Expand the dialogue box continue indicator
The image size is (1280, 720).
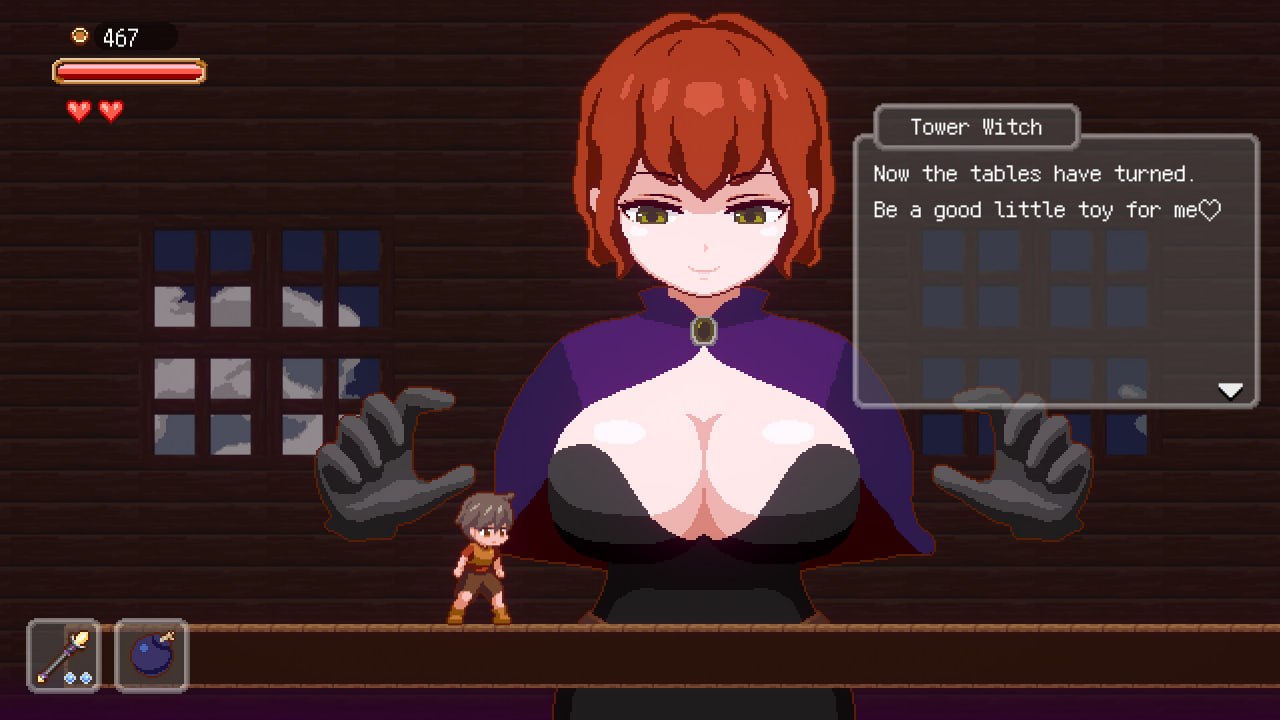pos(1229,391)
